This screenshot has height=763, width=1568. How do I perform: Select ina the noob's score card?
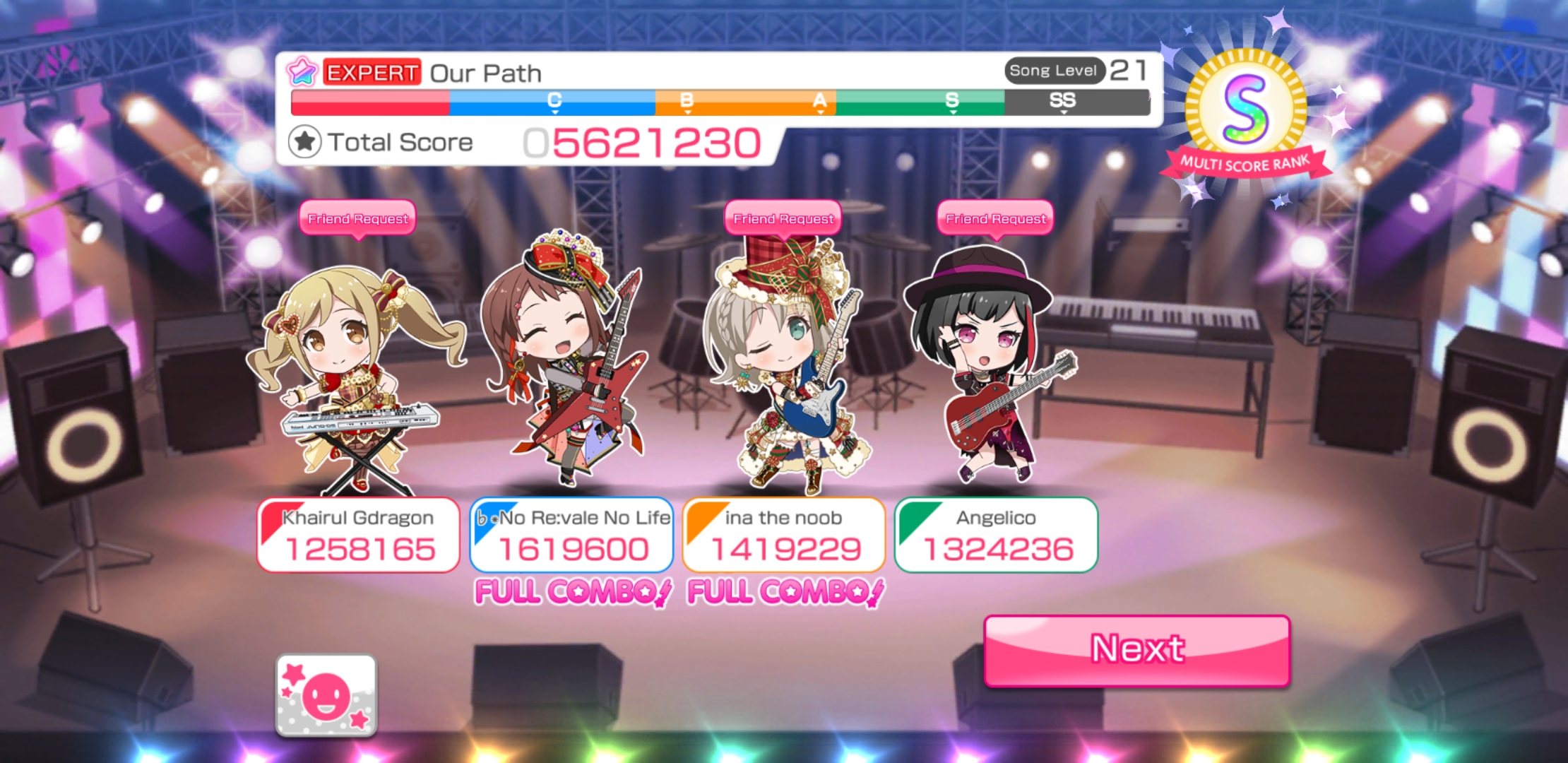(783, 536)
